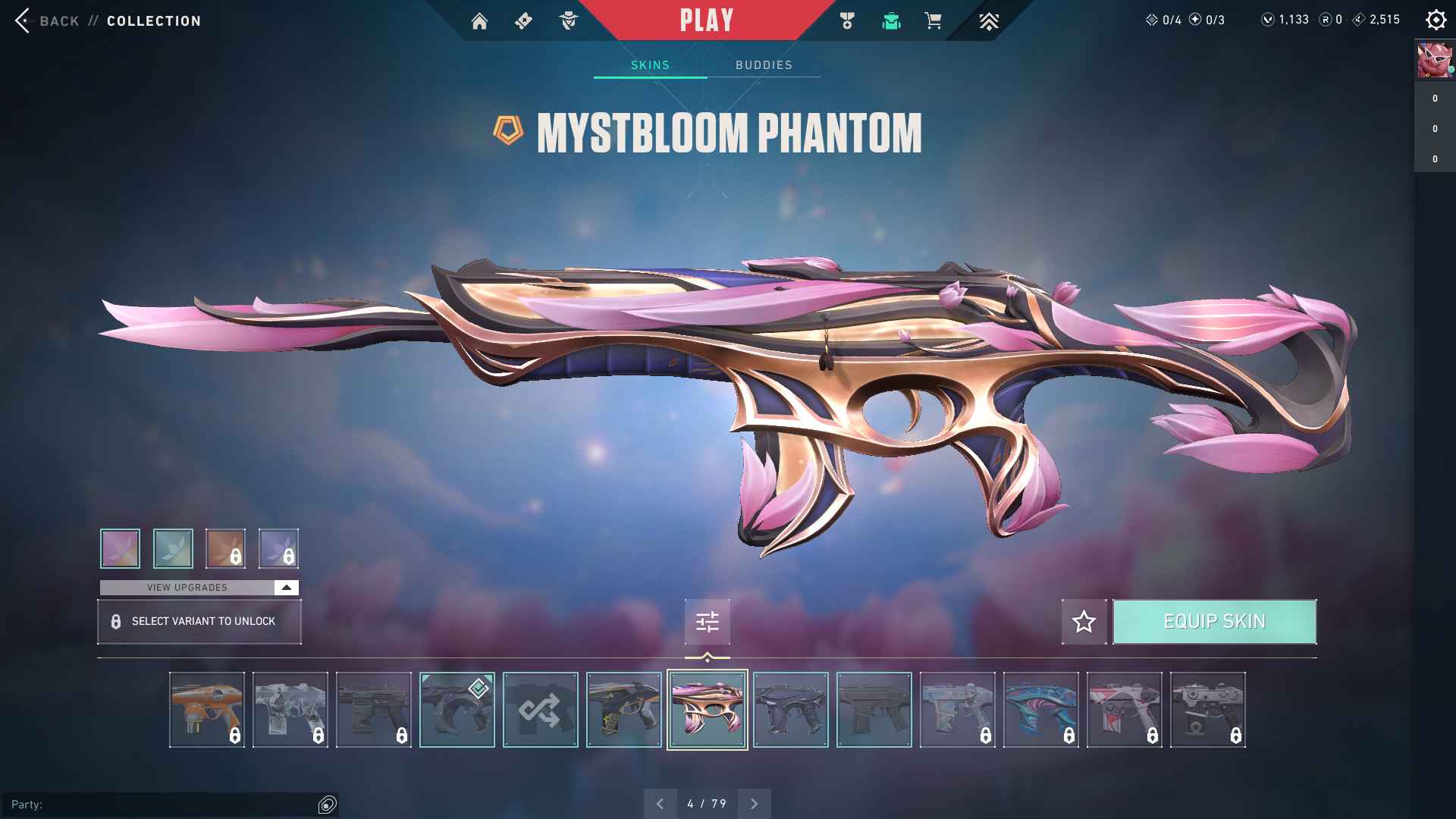Image resolution: width=1456 pixels, height=819 pixels.
Task: Open the store shopping cart
Action: [x=933, y=21]
